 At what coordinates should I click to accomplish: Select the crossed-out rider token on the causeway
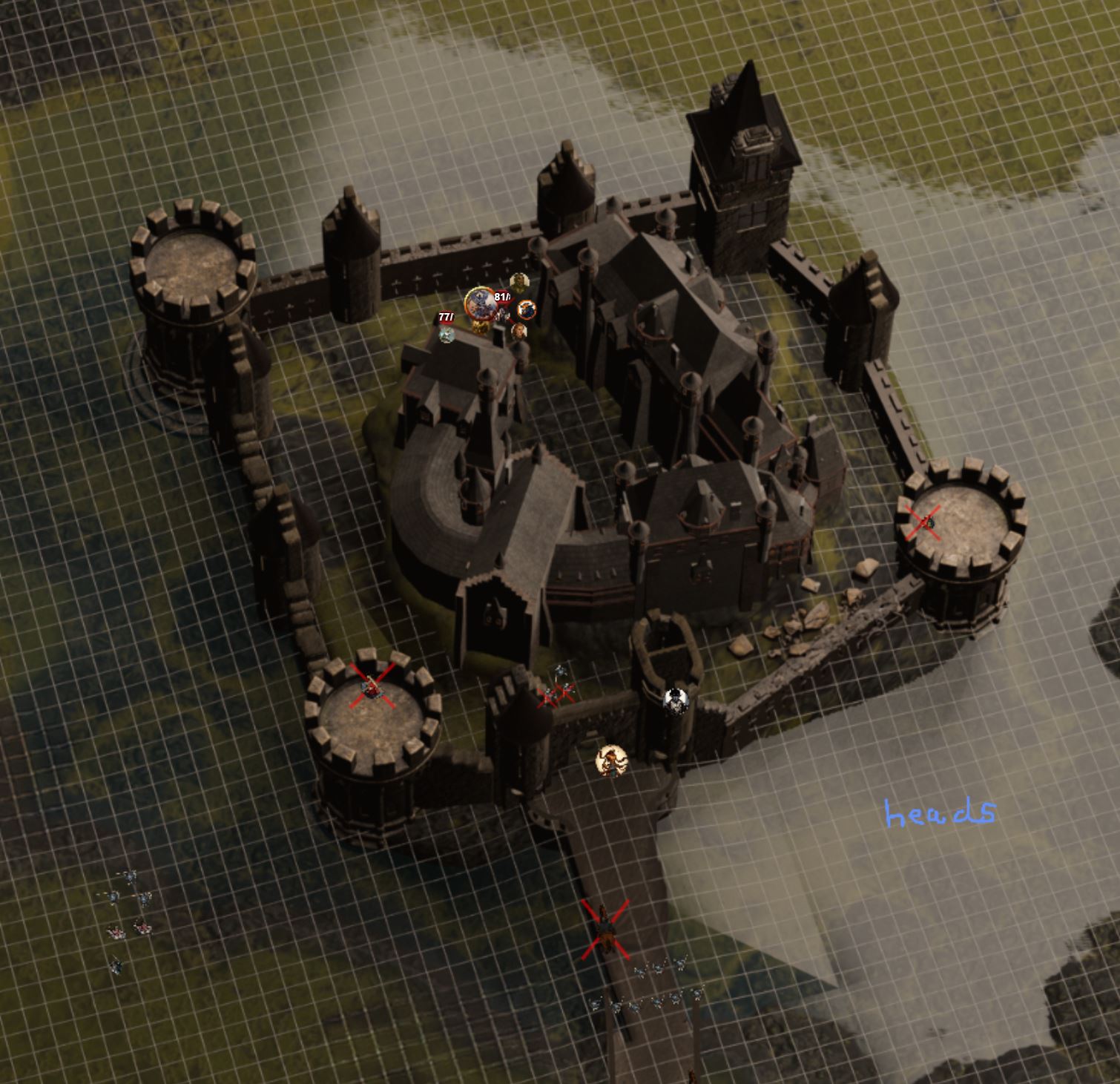pyautogui.click(x=606, y=929)
